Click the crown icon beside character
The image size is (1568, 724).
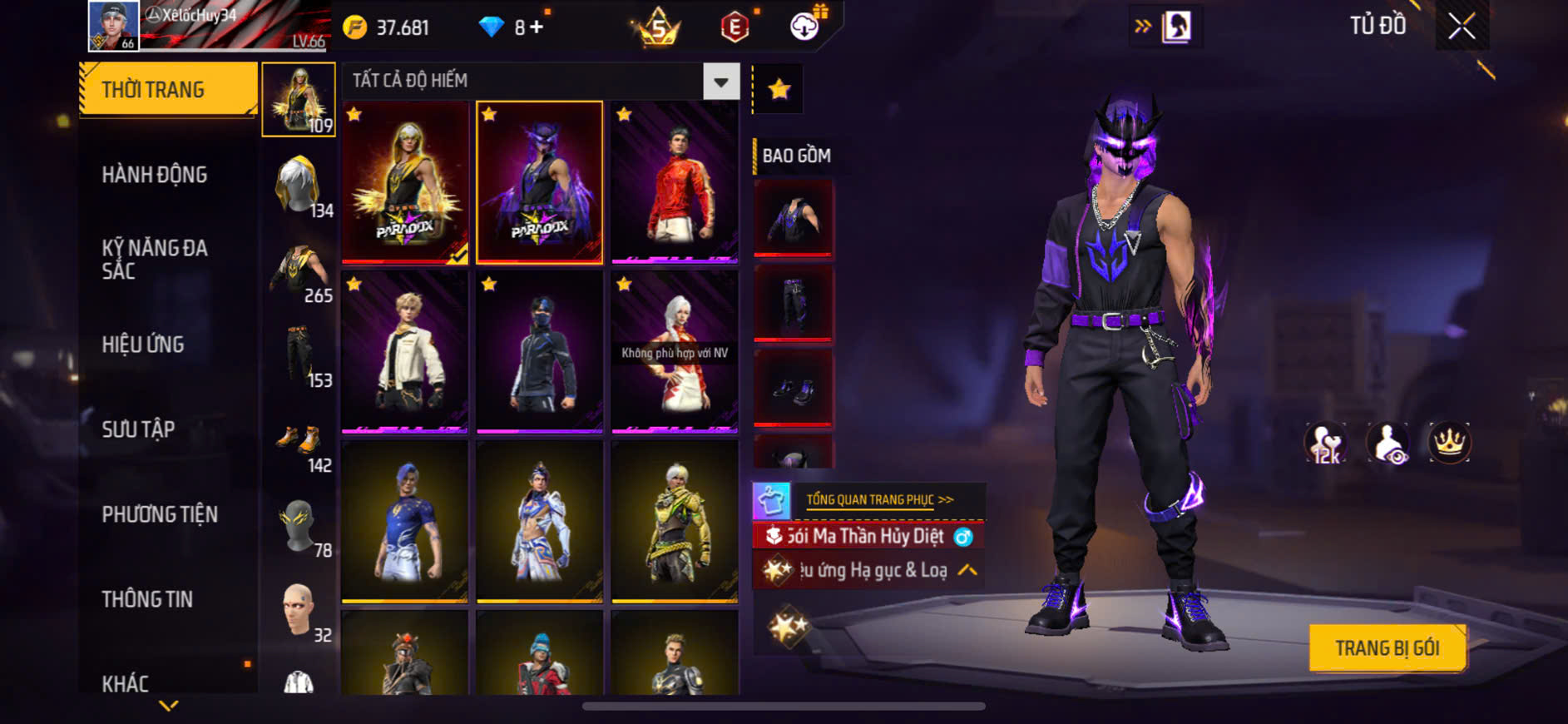1449,443
